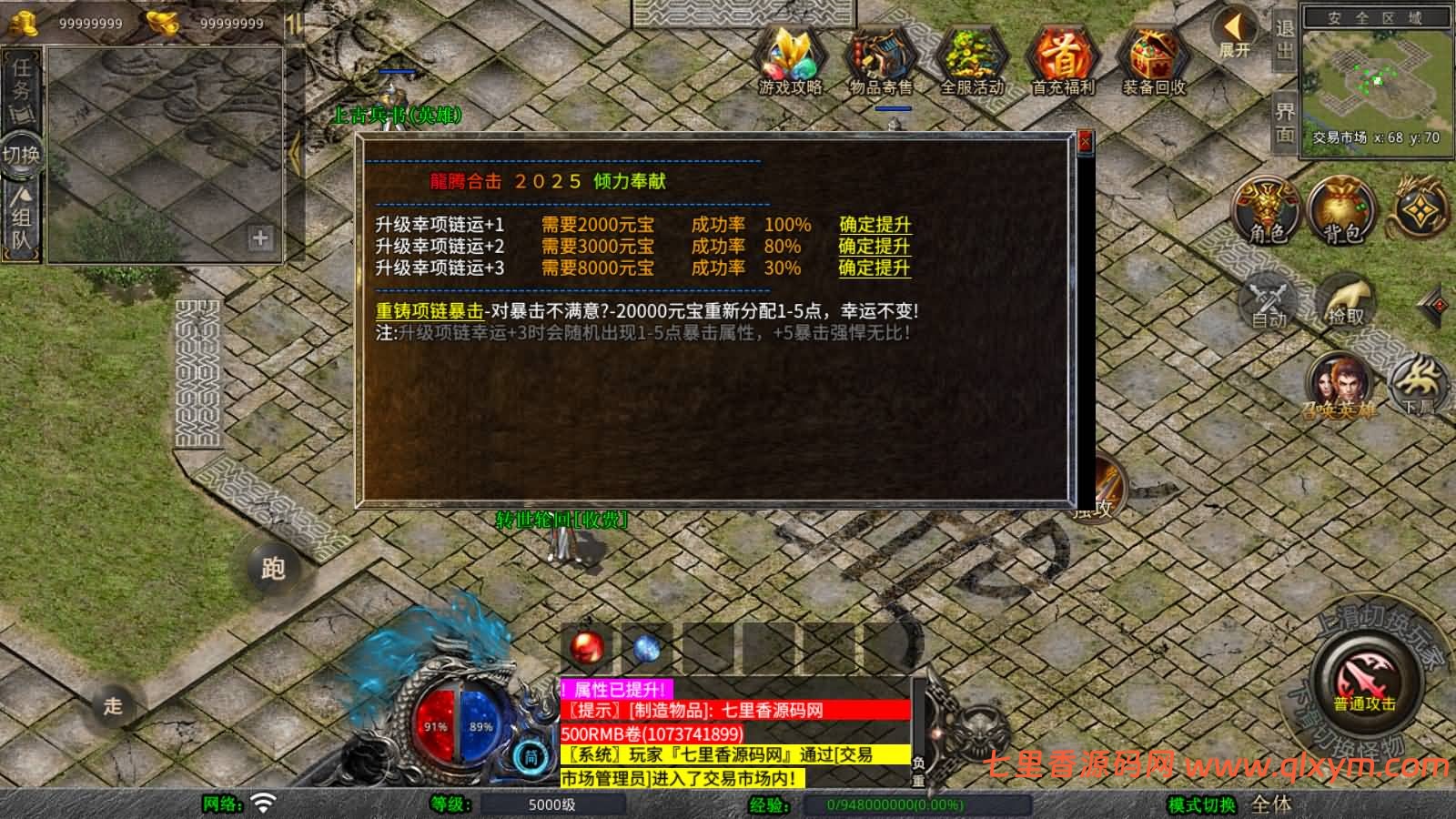Enable 跑 run movement mode
Viewport: 1456px width, 819px height.
pyautogui.click(x=271, y=567)
